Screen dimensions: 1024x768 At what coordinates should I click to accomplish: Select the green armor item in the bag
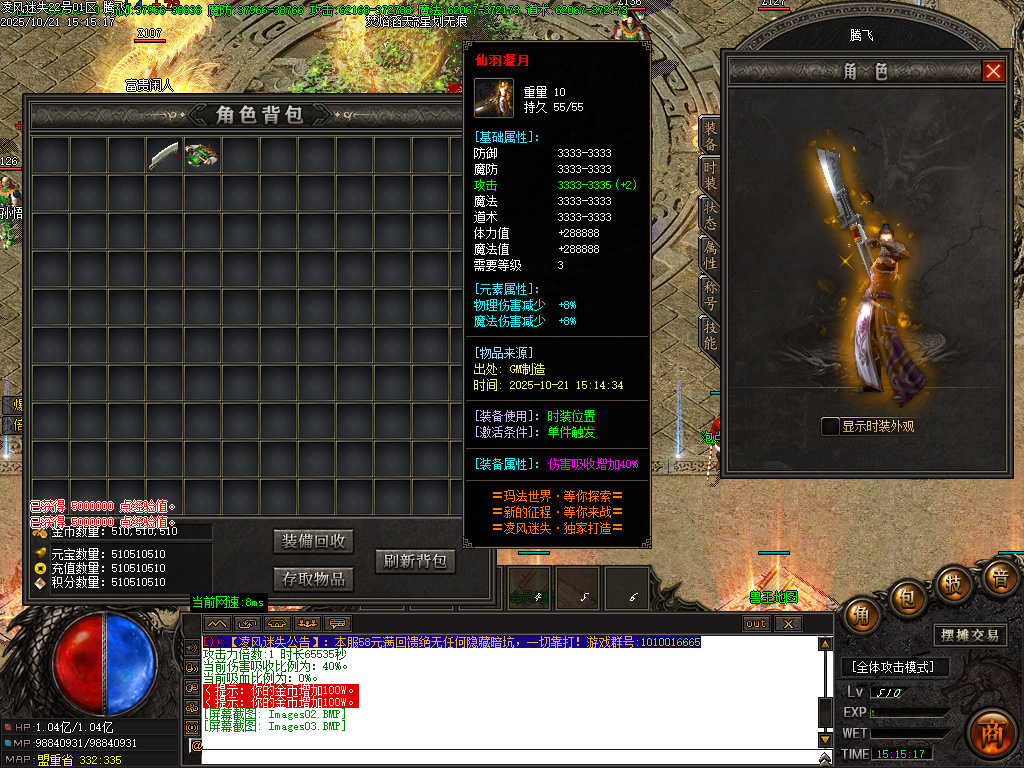pos(202,156)
